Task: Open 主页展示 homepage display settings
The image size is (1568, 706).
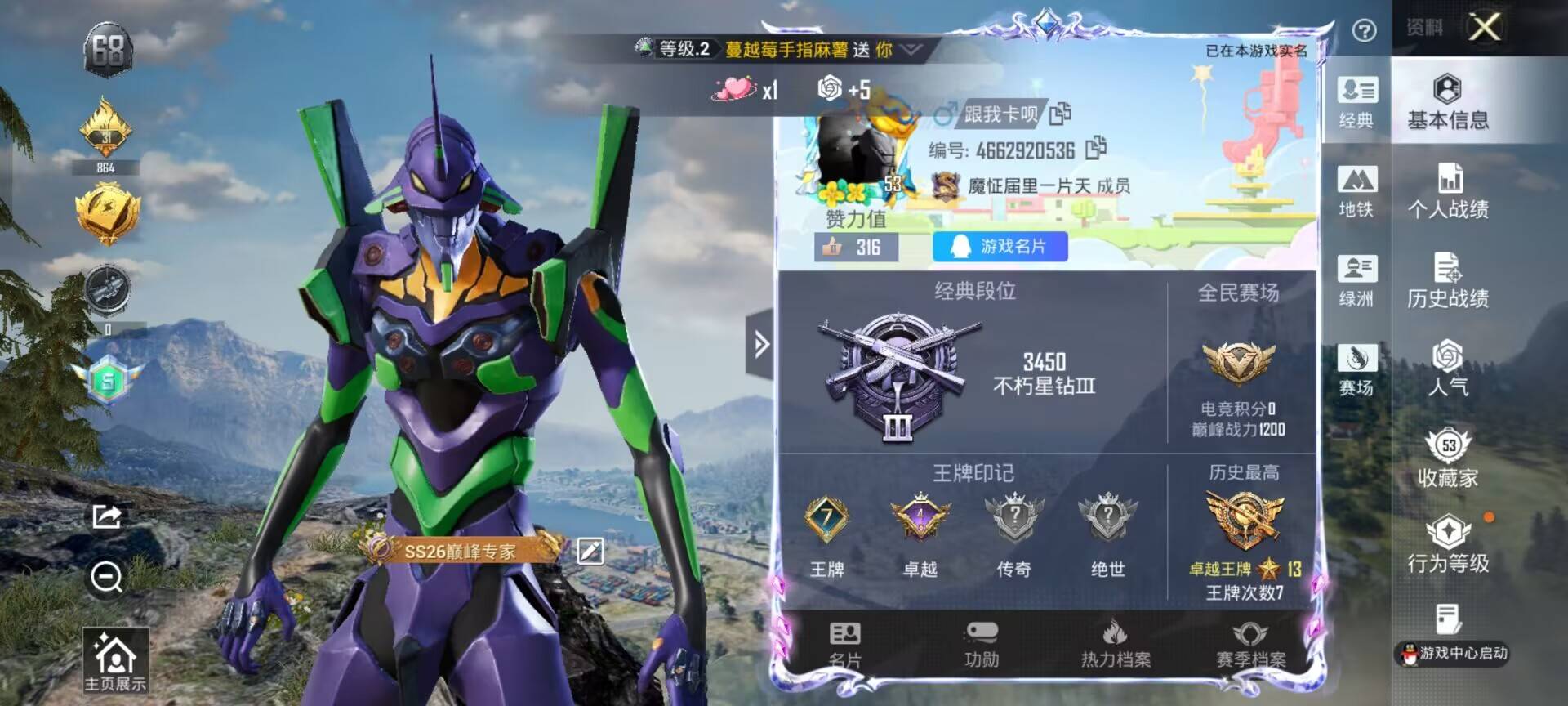Action: [115, 661]
